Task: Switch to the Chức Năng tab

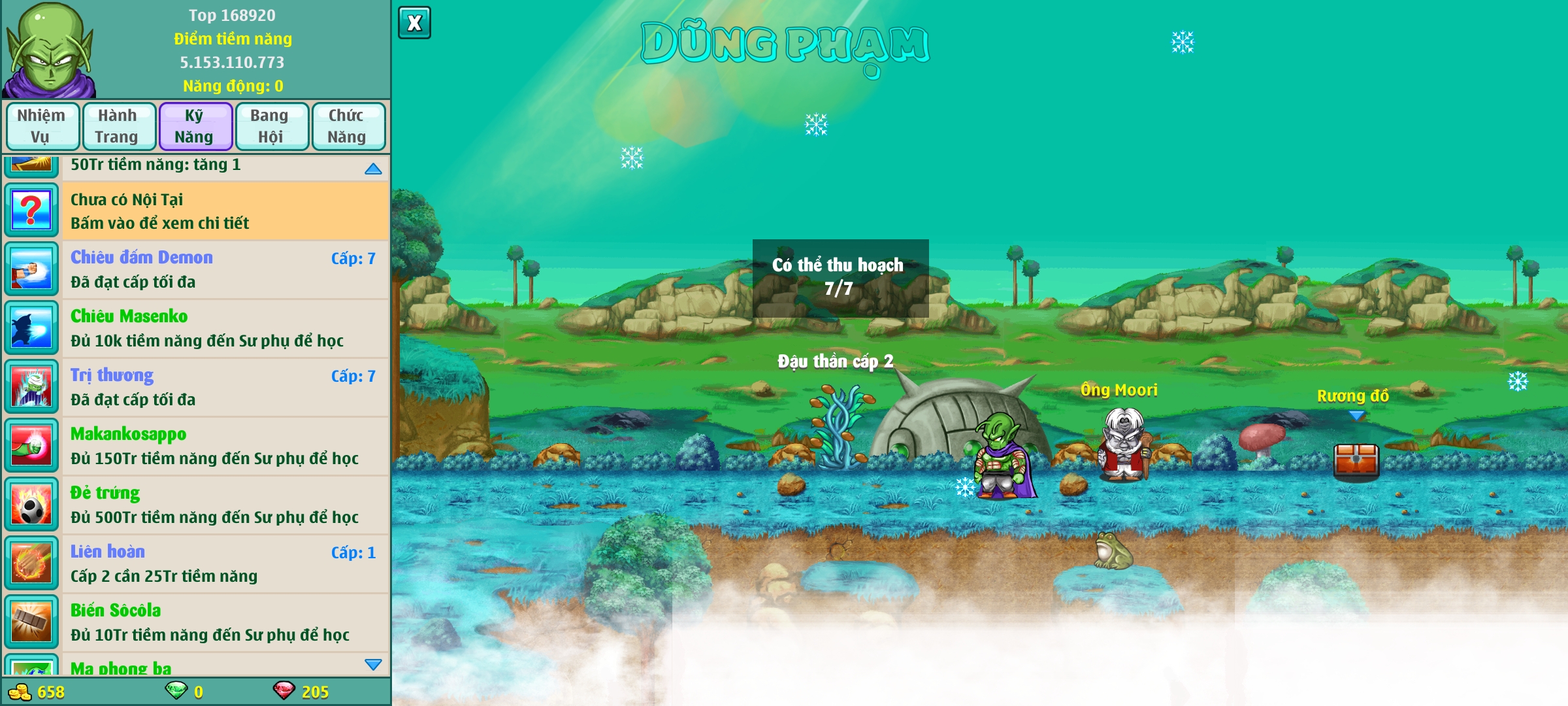Action: pyautogui.click(x=348, y=126)
